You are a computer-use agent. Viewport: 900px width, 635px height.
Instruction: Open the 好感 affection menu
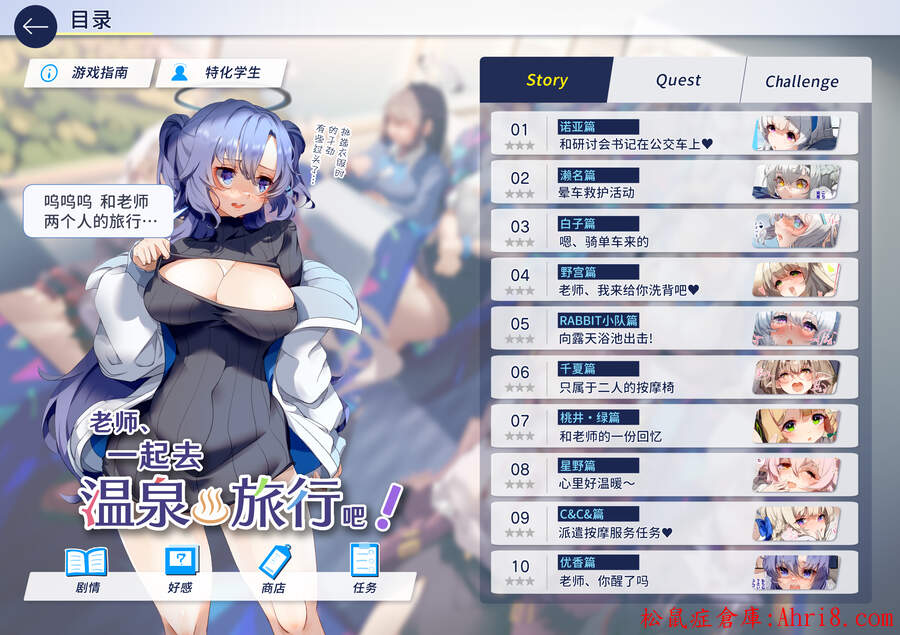pyautogui.click(x=180, y=569)
